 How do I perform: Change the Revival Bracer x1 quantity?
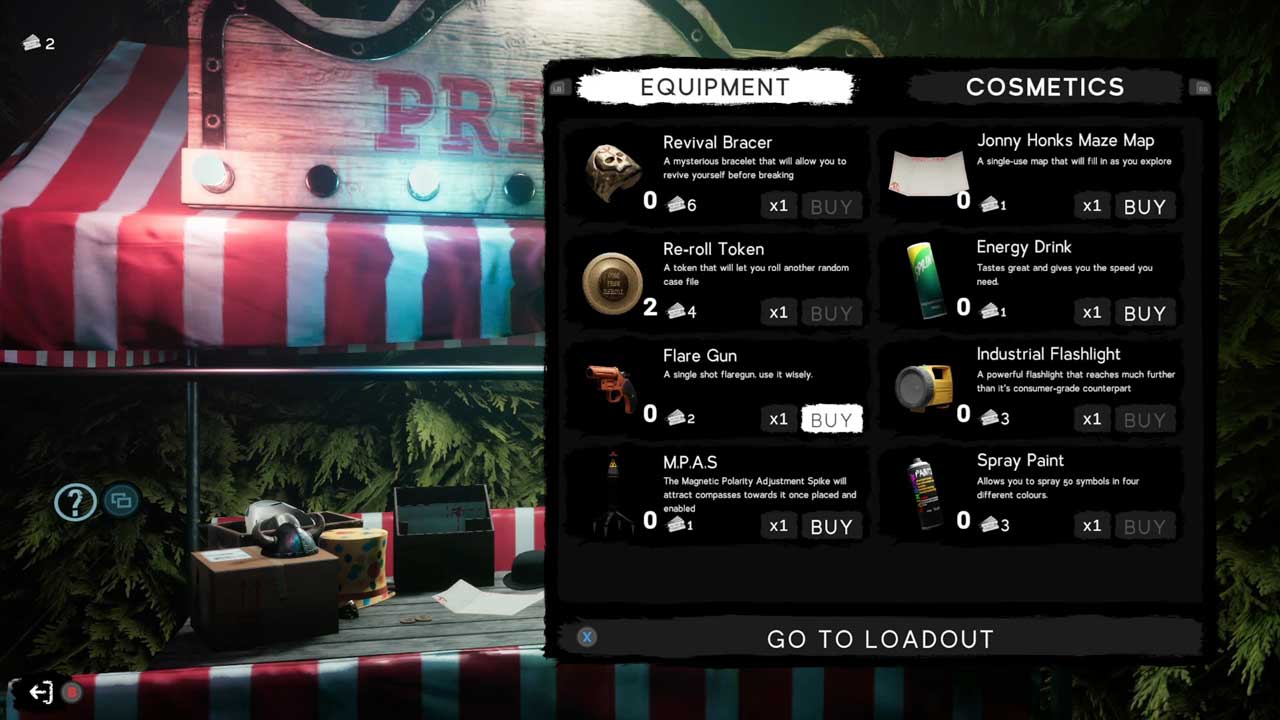pos(778,207)
